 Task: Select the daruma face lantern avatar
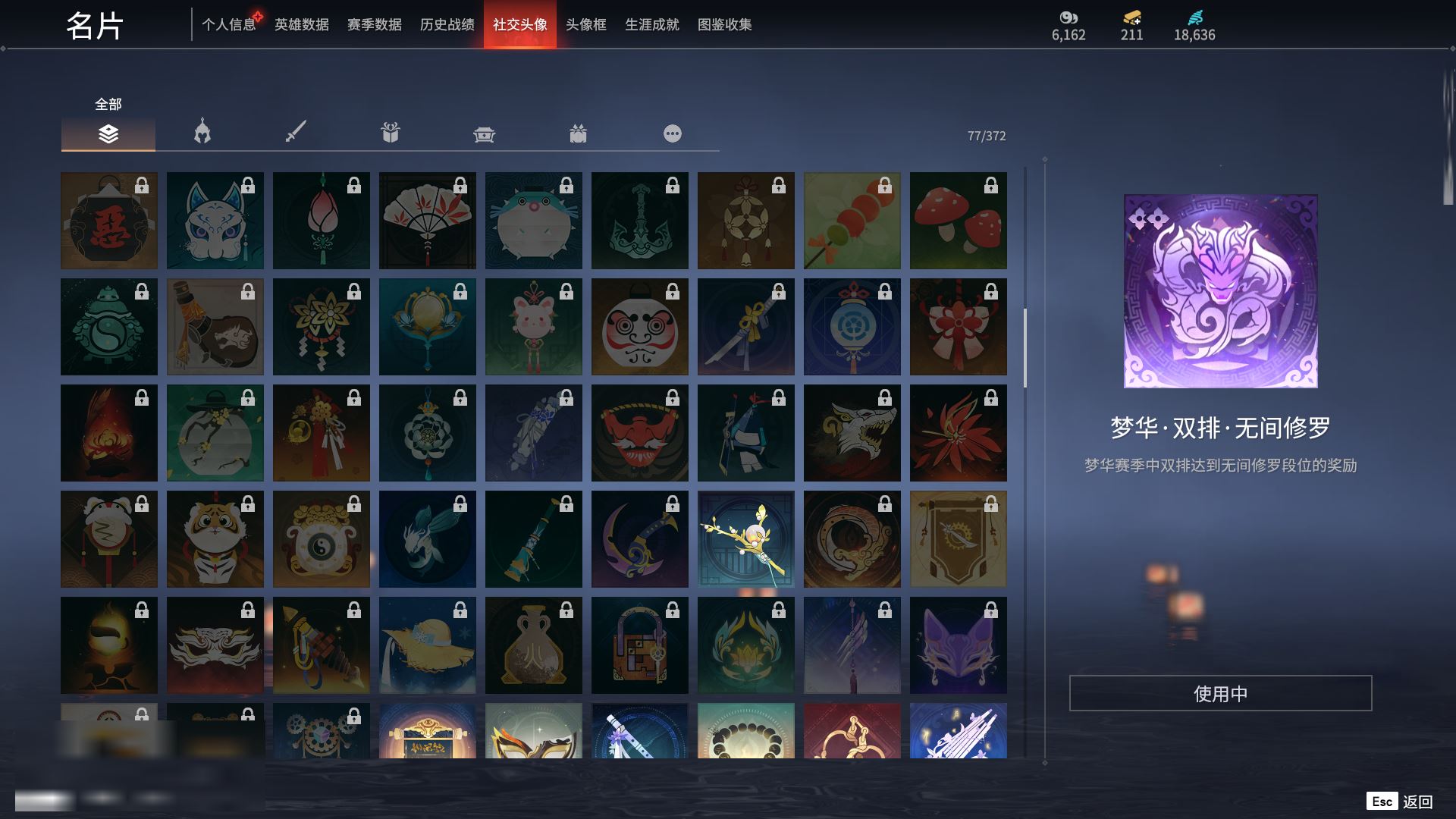click(640, 327)
